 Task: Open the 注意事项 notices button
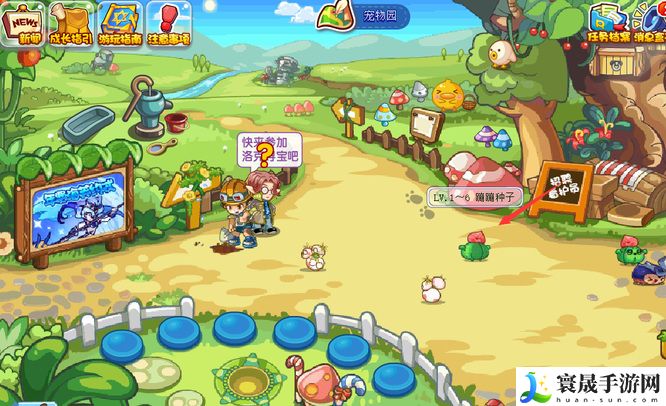click(x=169, y=23)
